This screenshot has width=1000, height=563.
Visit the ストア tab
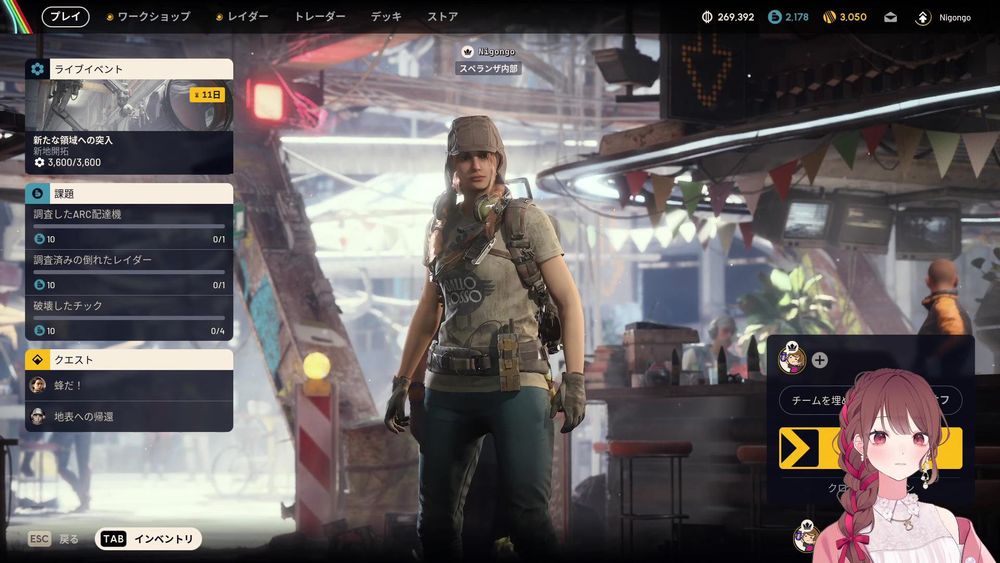(x=442, y=17)
